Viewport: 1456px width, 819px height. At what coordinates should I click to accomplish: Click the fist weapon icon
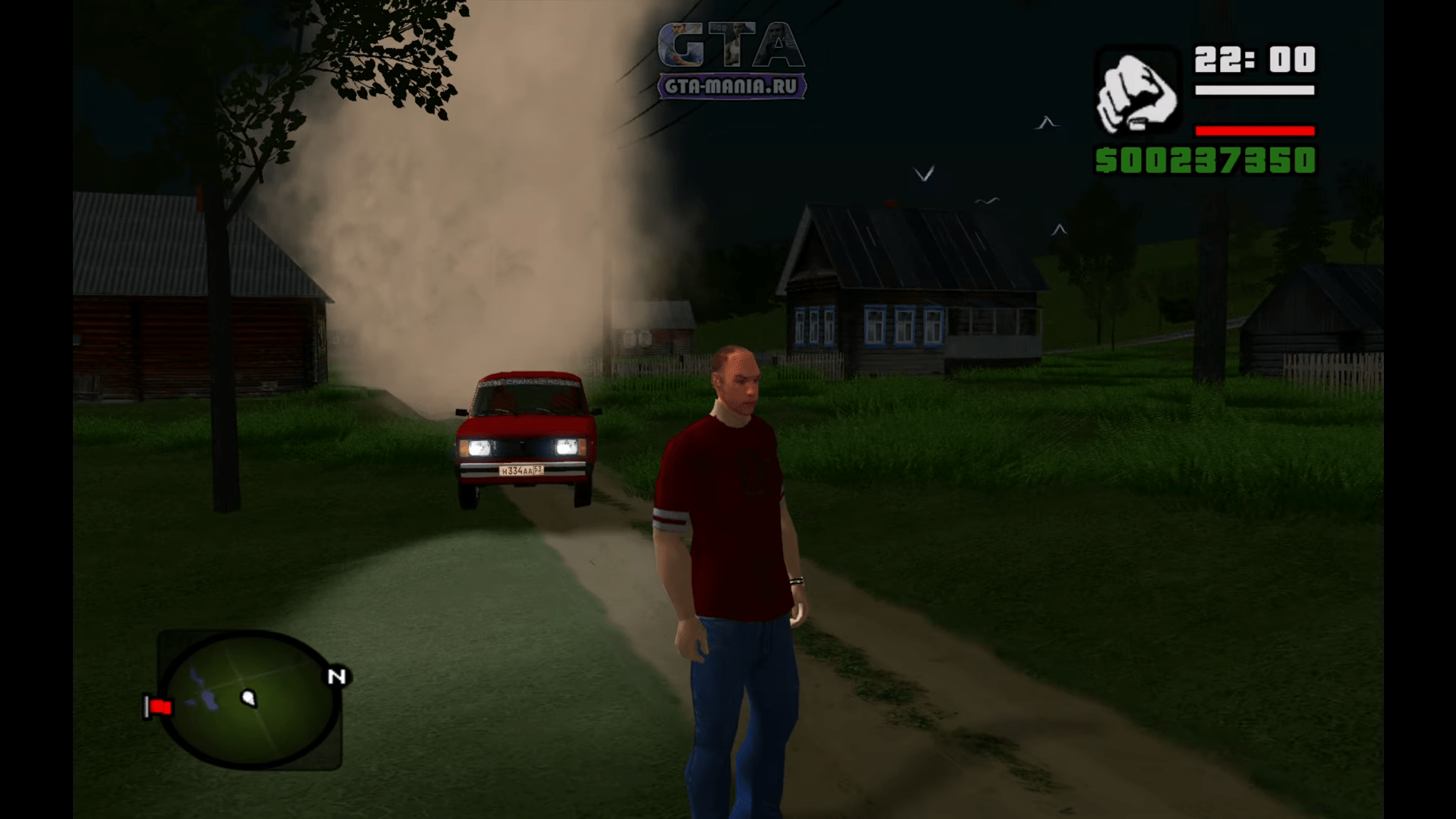pyautogui.click(x=1136, y=93)
